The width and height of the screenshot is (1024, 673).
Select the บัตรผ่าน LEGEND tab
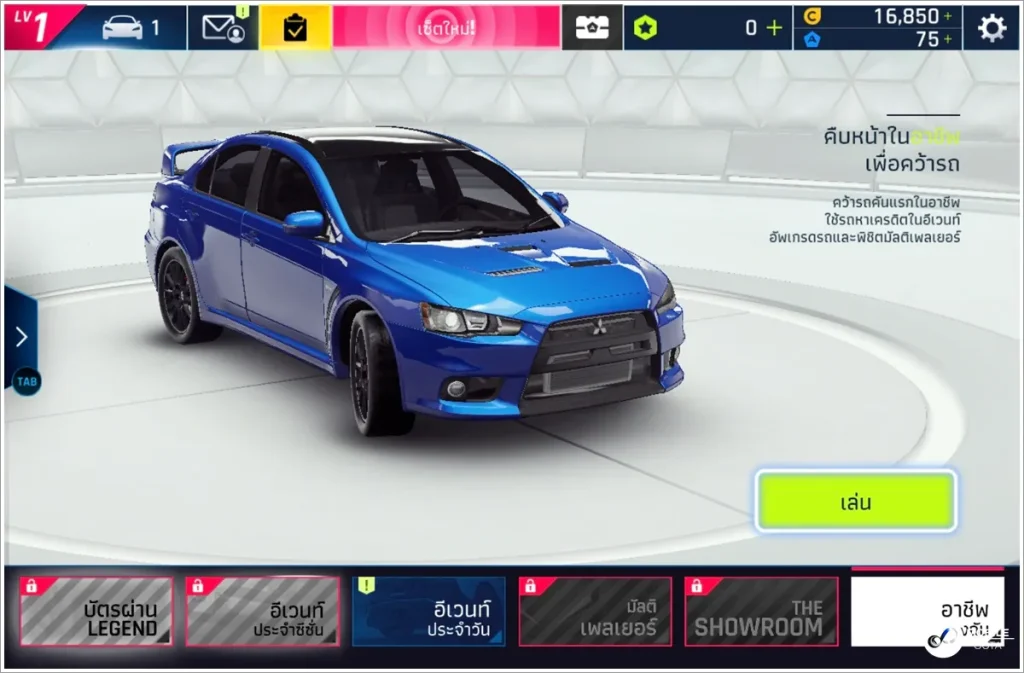[x=96, y=611]
